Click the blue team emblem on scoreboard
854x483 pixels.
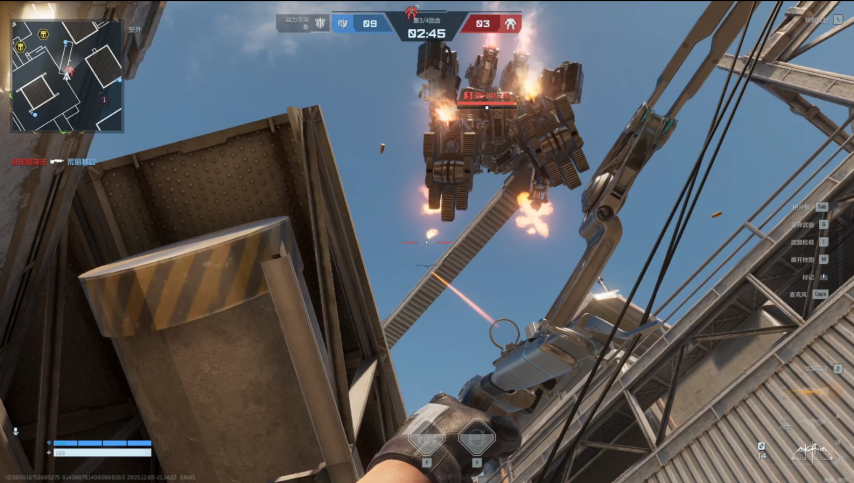pyautogui.click(x=343, y=23)
